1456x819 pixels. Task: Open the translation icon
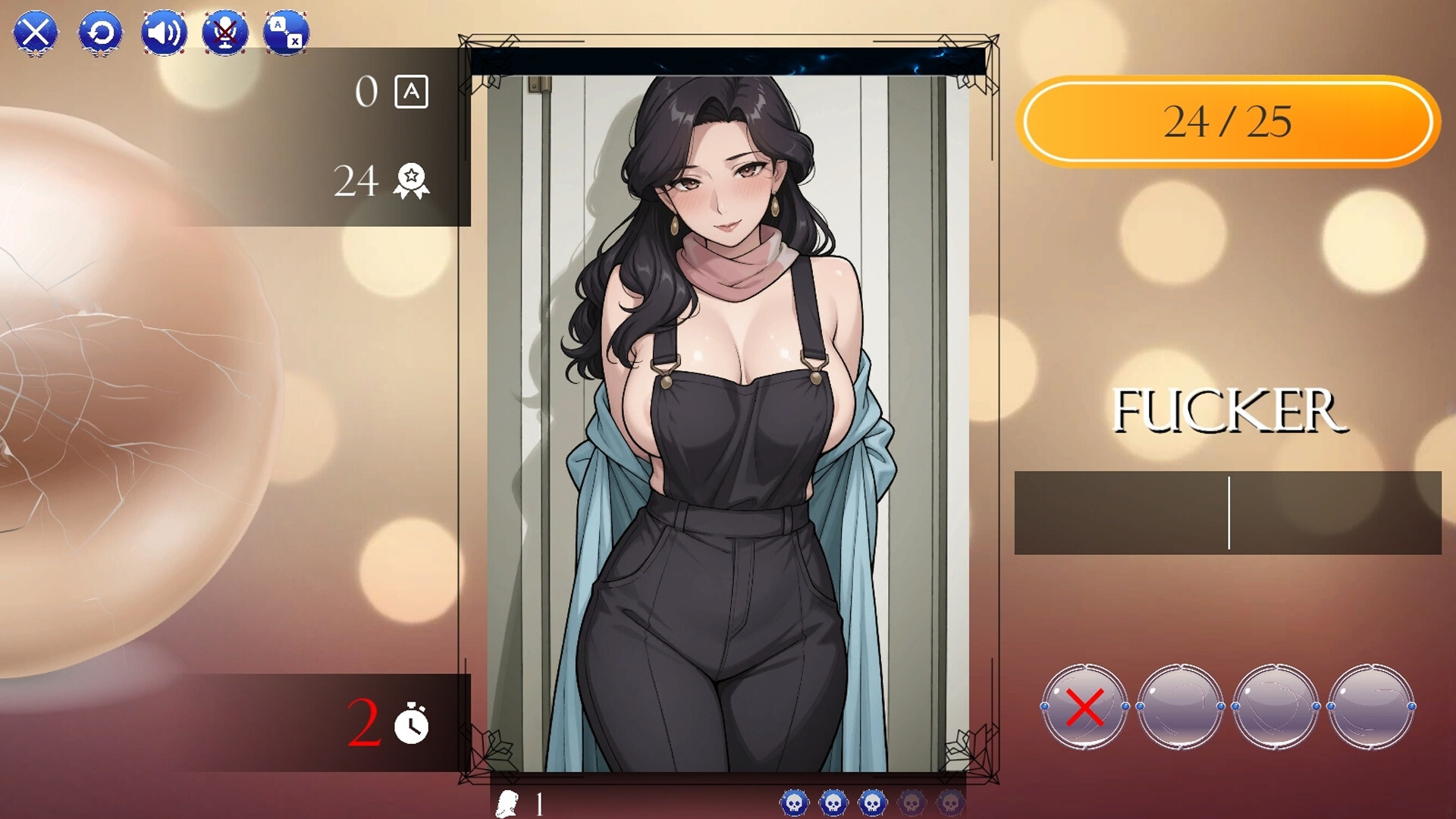[287, 32]
